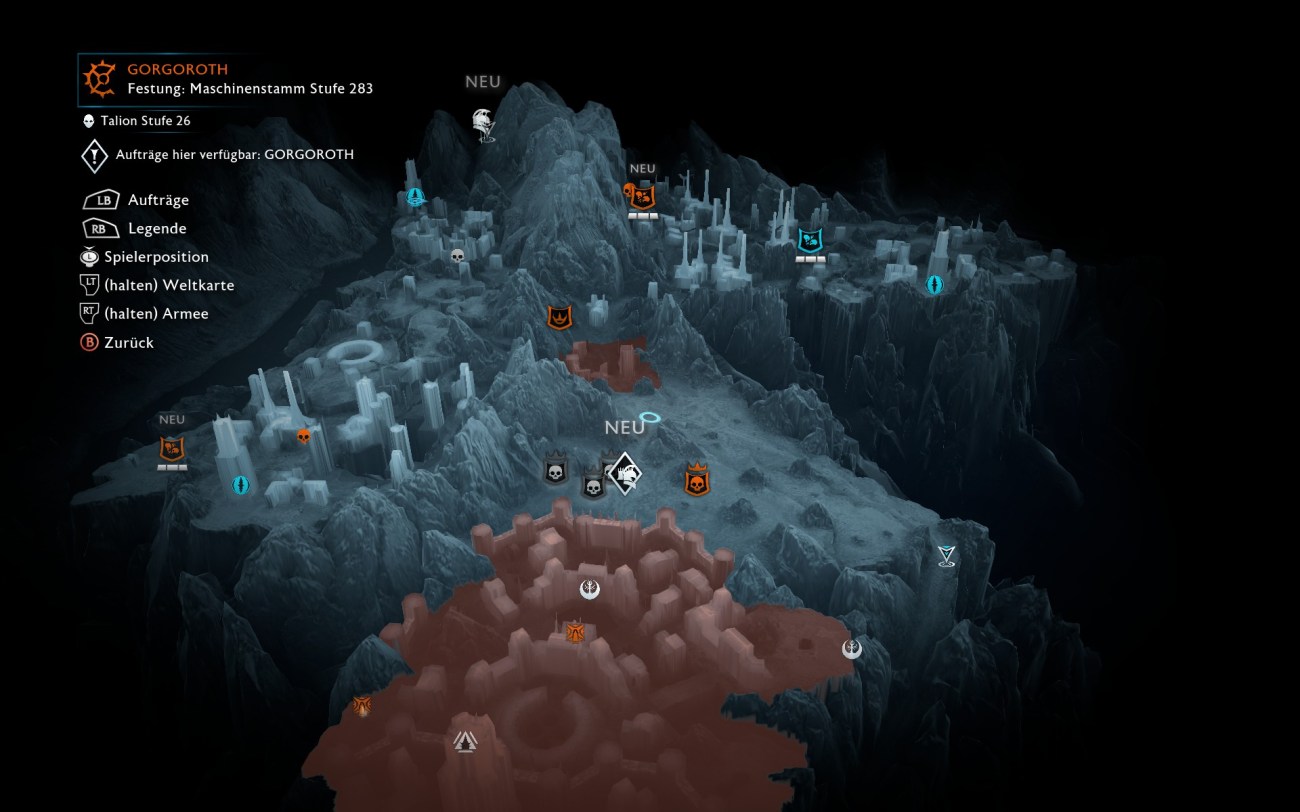1300x812 pixels.
Task: Select the small orange skull marker
Action: tap(304, 436)
